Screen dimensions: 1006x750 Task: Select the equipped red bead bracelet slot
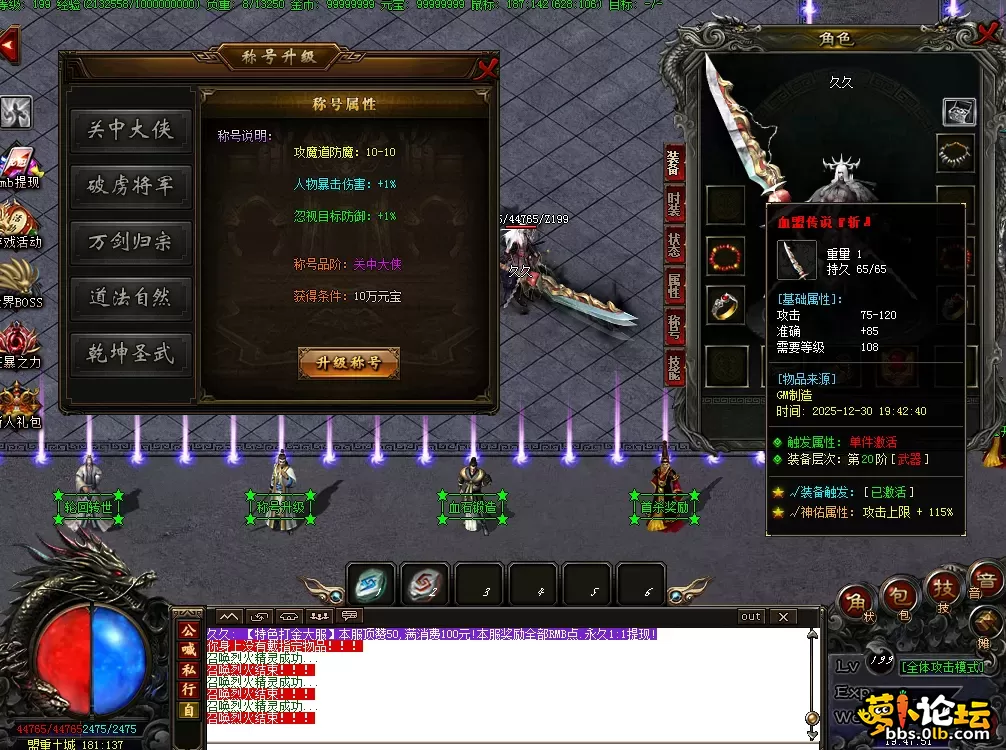[x=726, y=257]
